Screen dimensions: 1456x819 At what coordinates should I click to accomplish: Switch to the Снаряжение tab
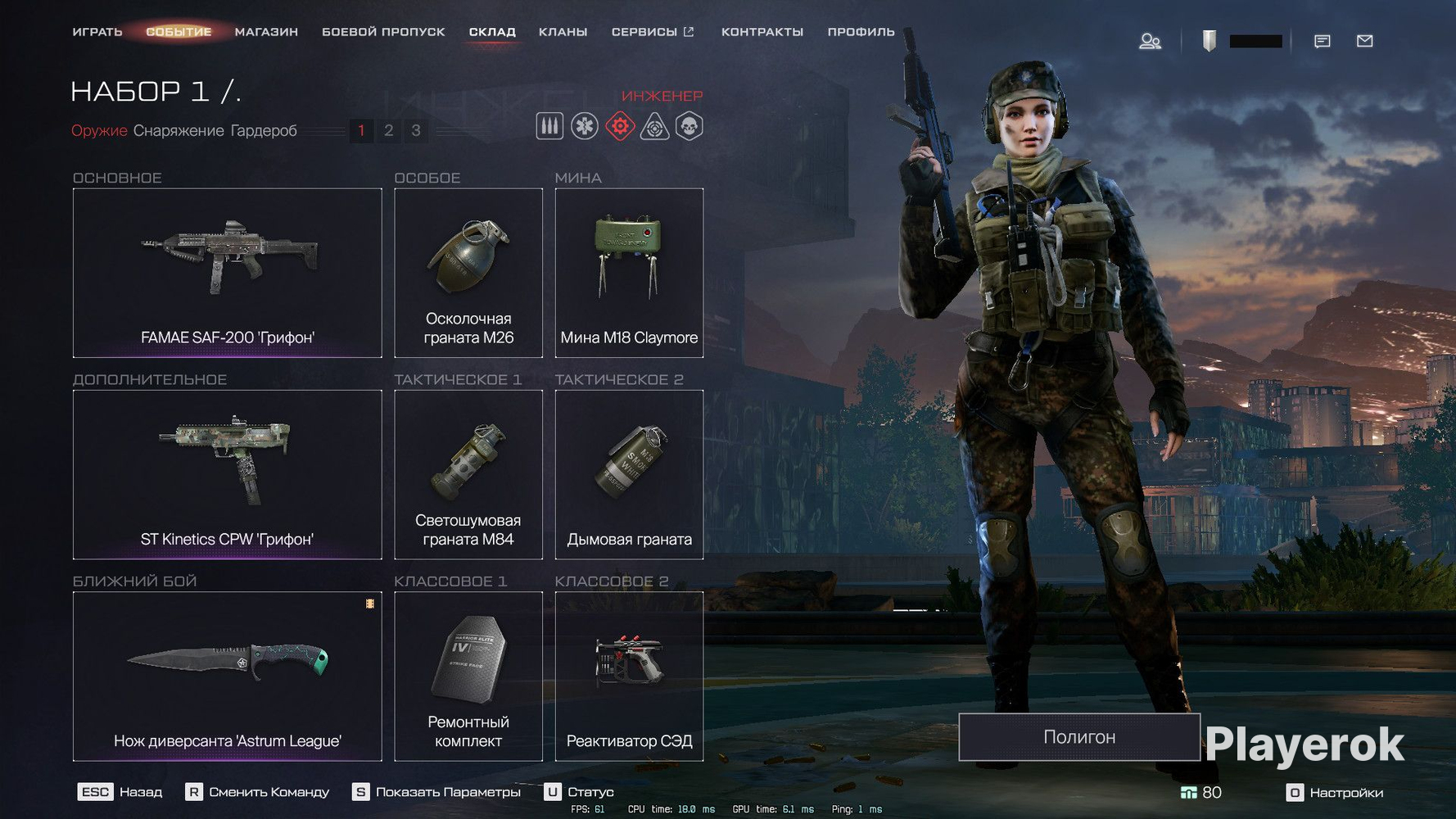point(179,130)
